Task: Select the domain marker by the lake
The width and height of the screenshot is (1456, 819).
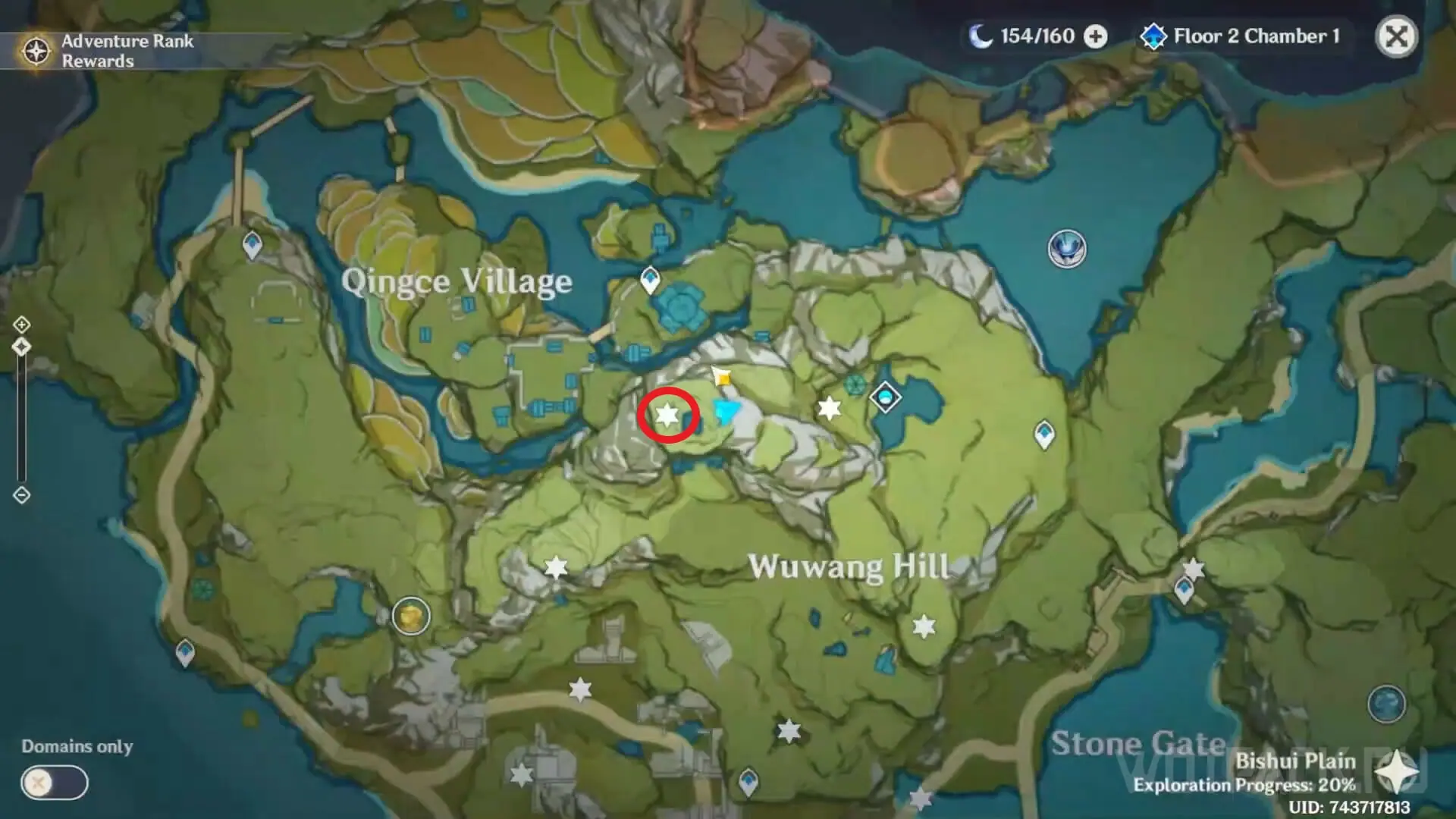Action: (x=885, y=397)
